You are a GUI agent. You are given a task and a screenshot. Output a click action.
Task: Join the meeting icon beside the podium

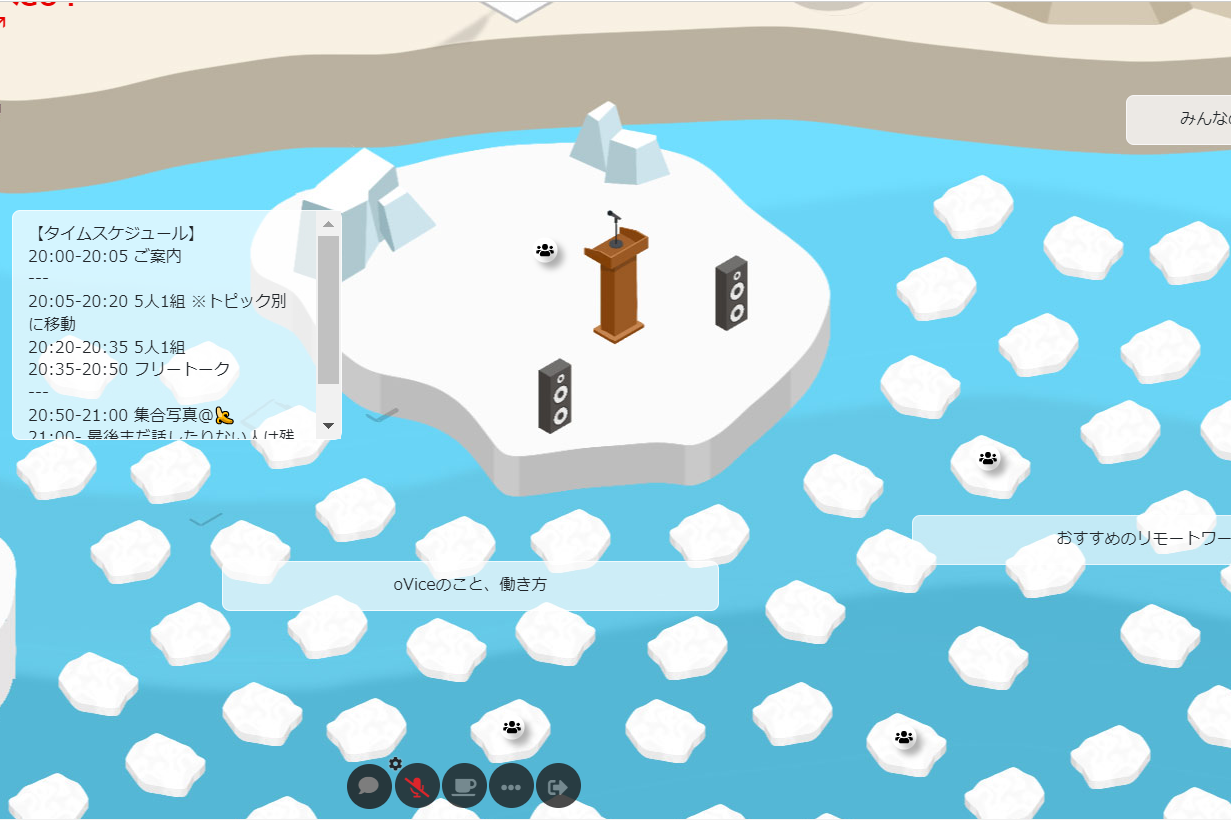coord(545,251)
